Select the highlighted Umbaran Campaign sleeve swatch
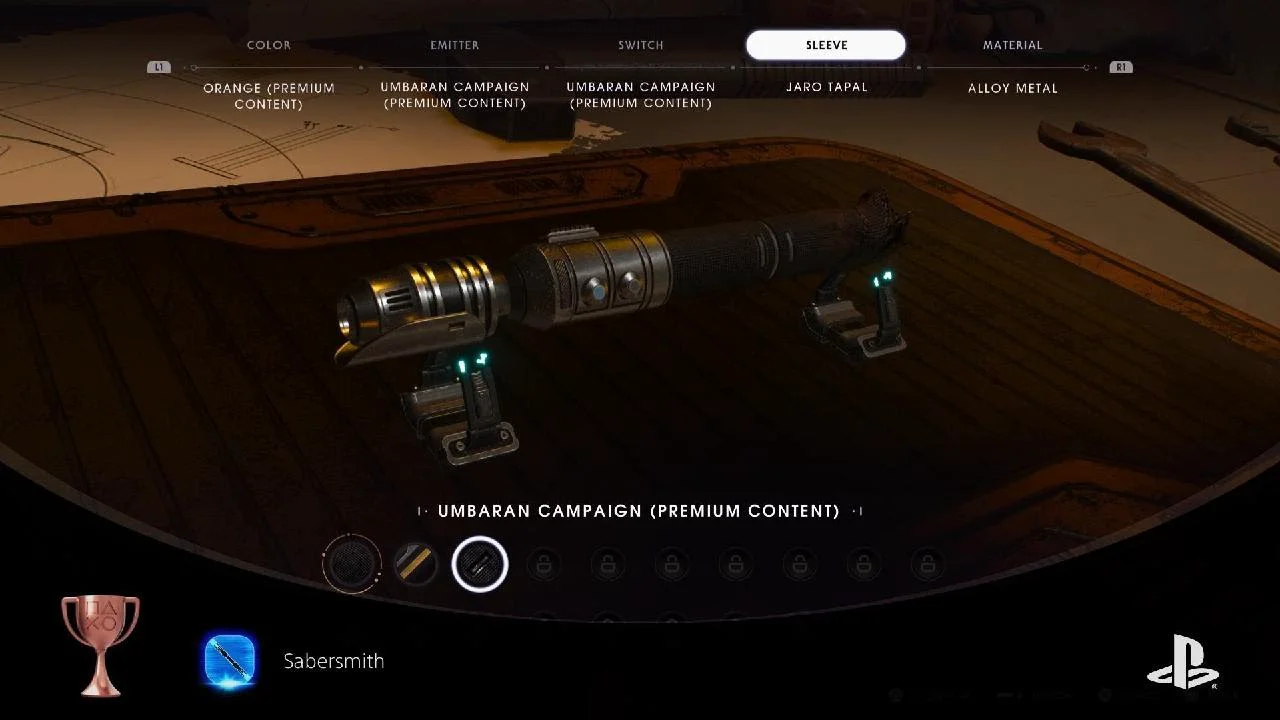The width and height of the screenshot is (1280, 720). (x=480, y=564)
